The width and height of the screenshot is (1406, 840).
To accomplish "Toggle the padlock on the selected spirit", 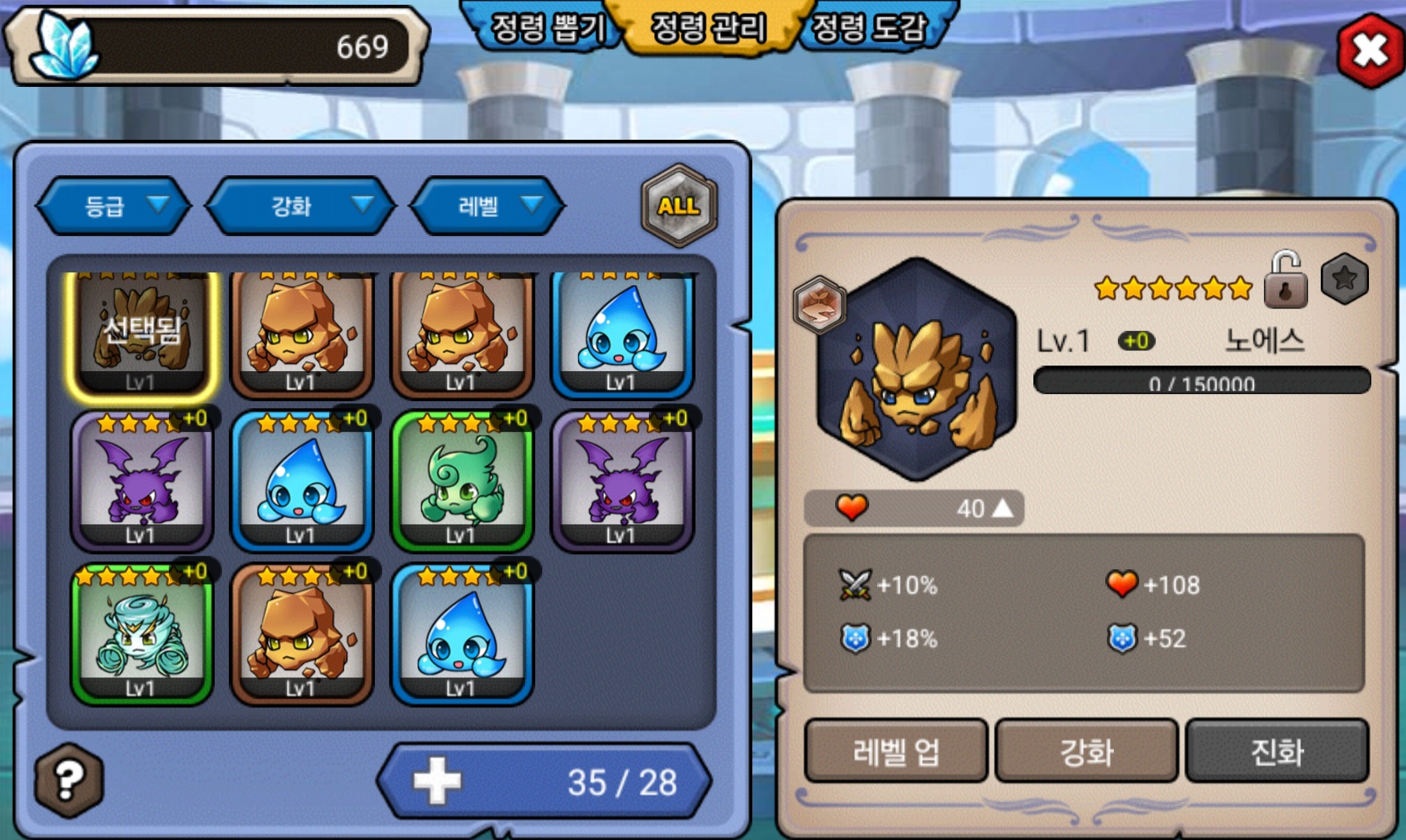I will pos(1284,281).
